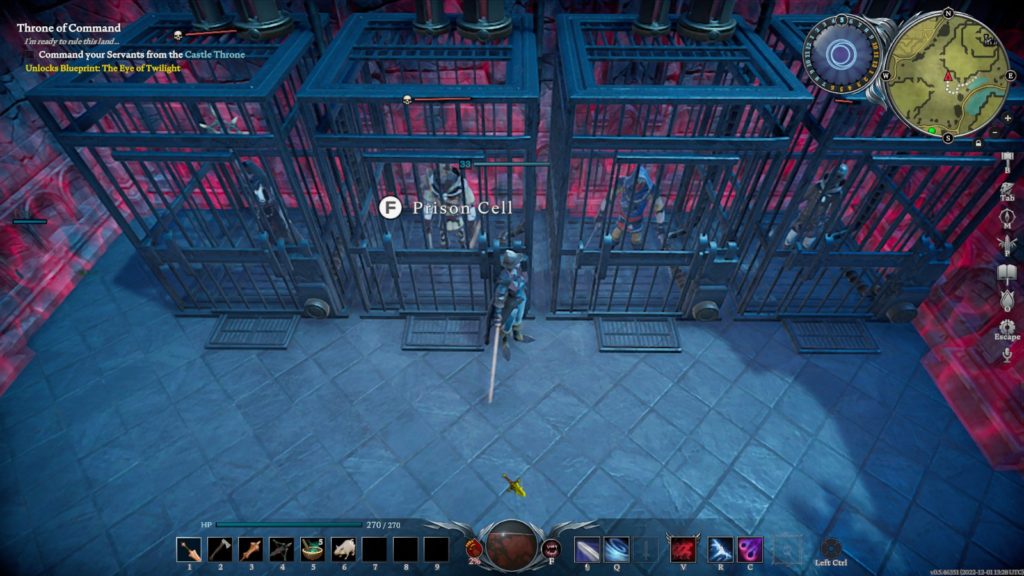
Task: Use the rat item in slot 6
Action: pyautogui.click(x=343, y=549)
